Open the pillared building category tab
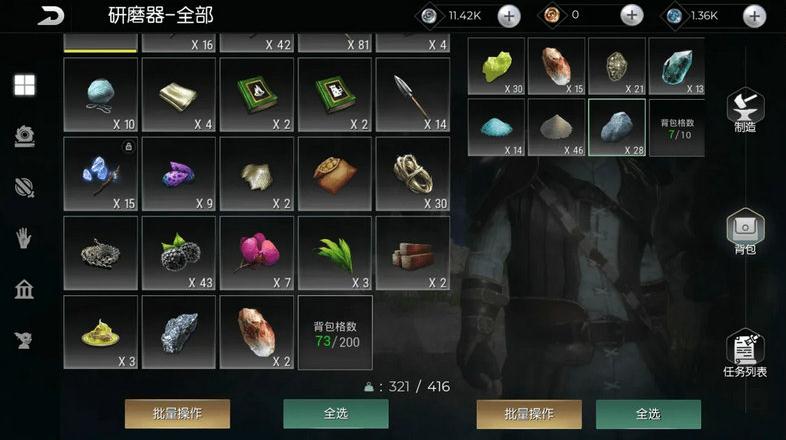Viewport: 786px width, 440px height. (x=25, y=290)
